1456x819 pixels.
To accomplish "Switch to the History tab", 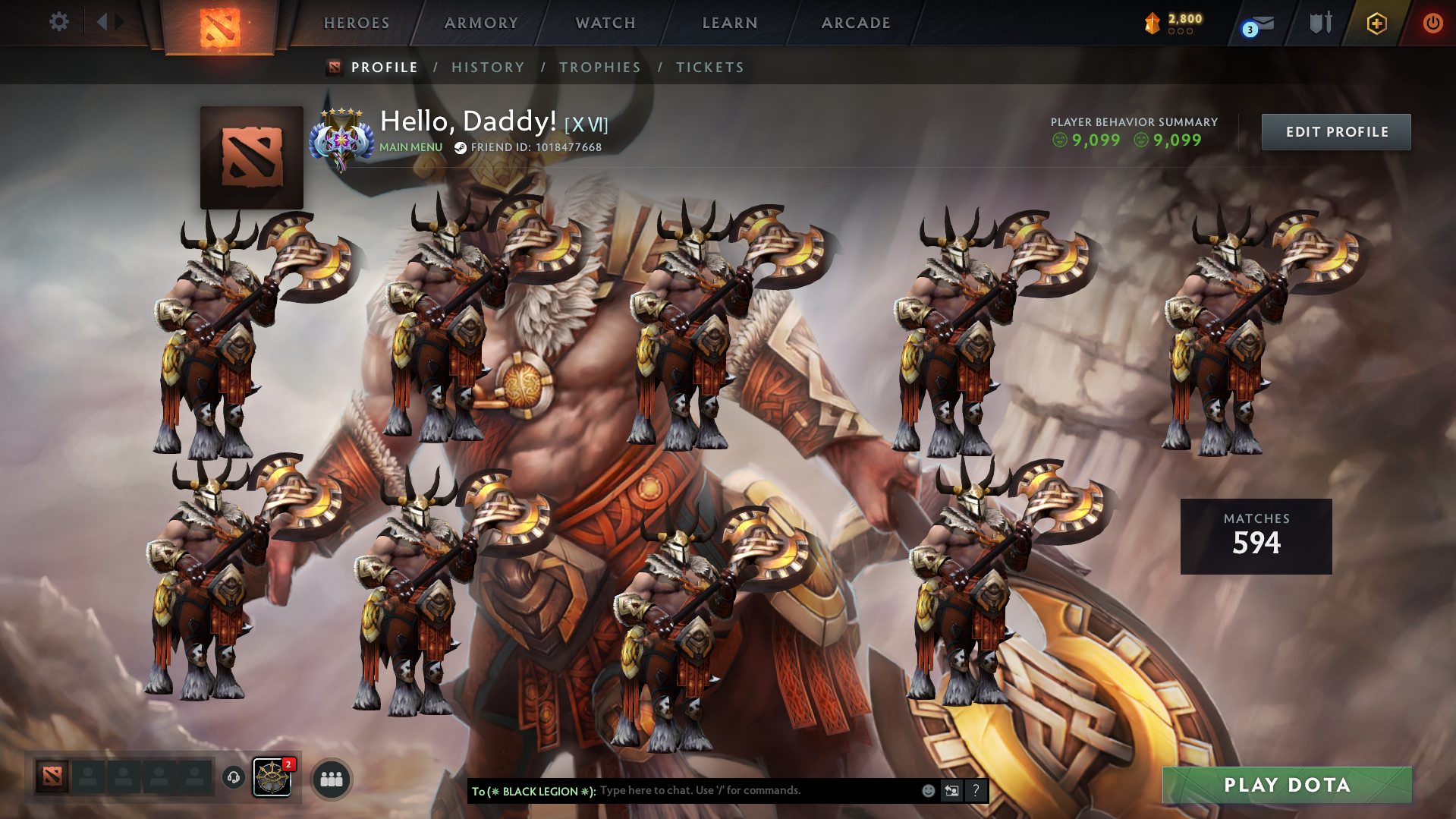I will pos(488,68).
